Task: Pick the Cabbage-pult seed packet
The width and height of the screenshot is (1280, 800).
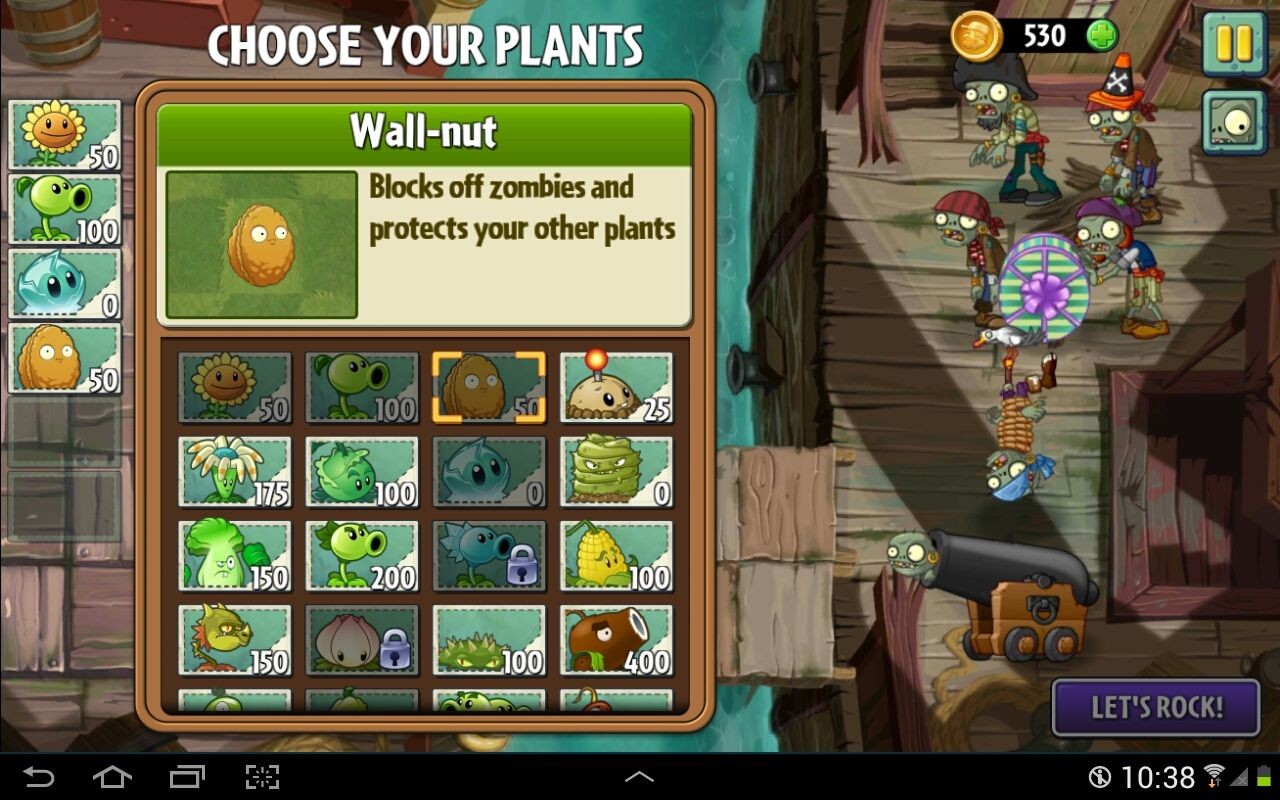Action: [x=362, y=471]
